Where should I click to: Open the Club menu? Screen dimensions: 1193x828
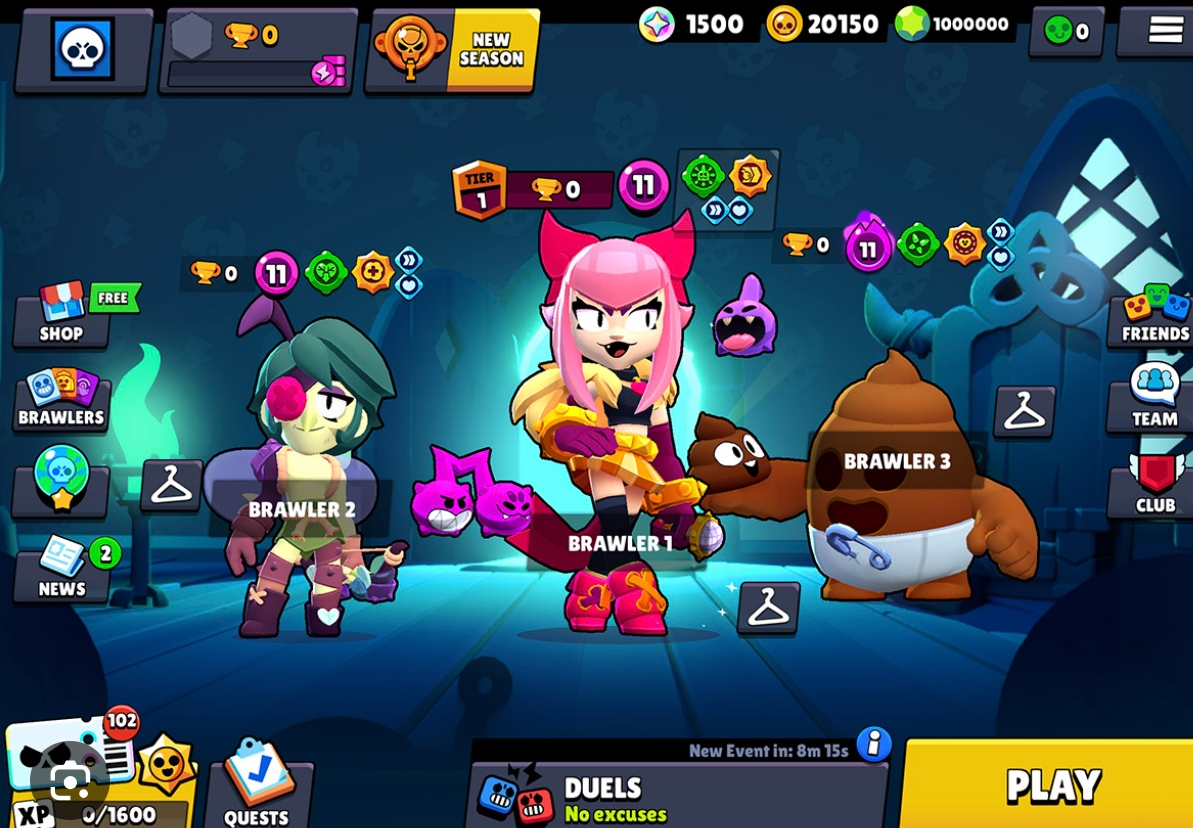[x=1154, y=485]
